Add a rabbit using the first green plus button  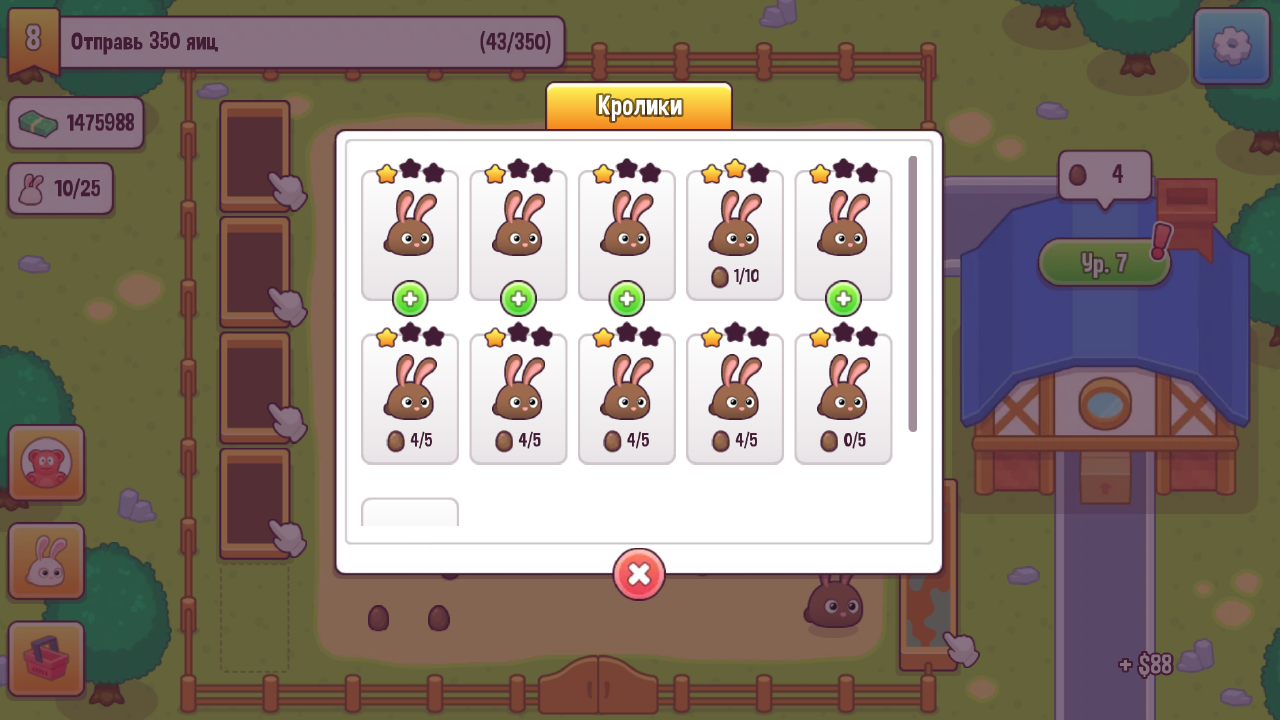tap(409, 297)
